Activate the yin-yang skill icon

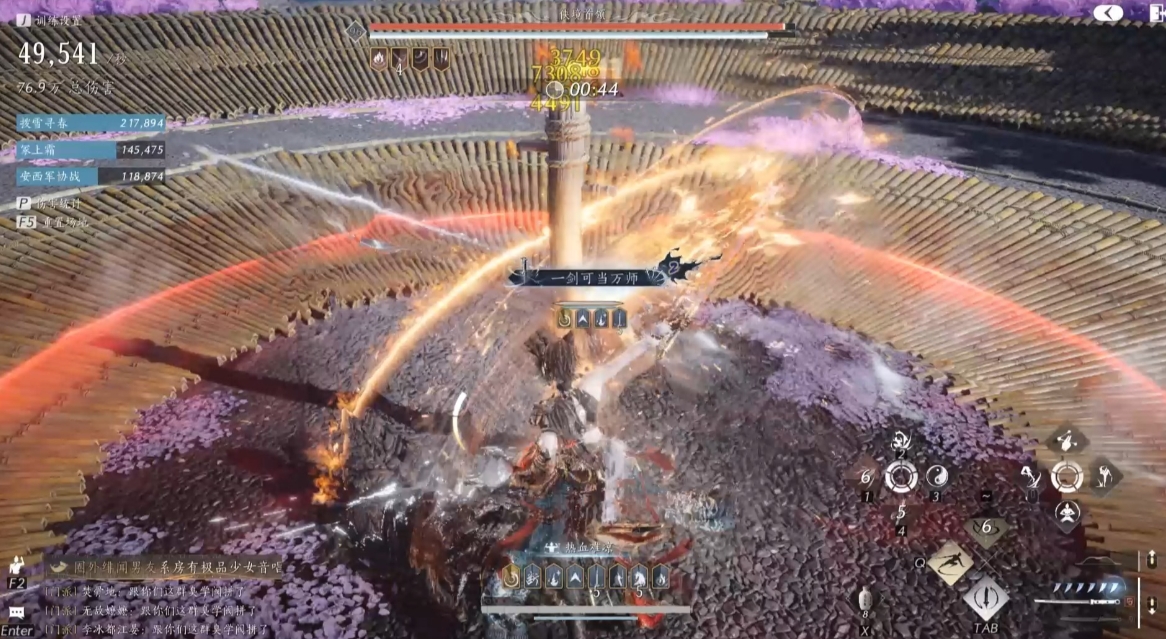click(937, 476)
